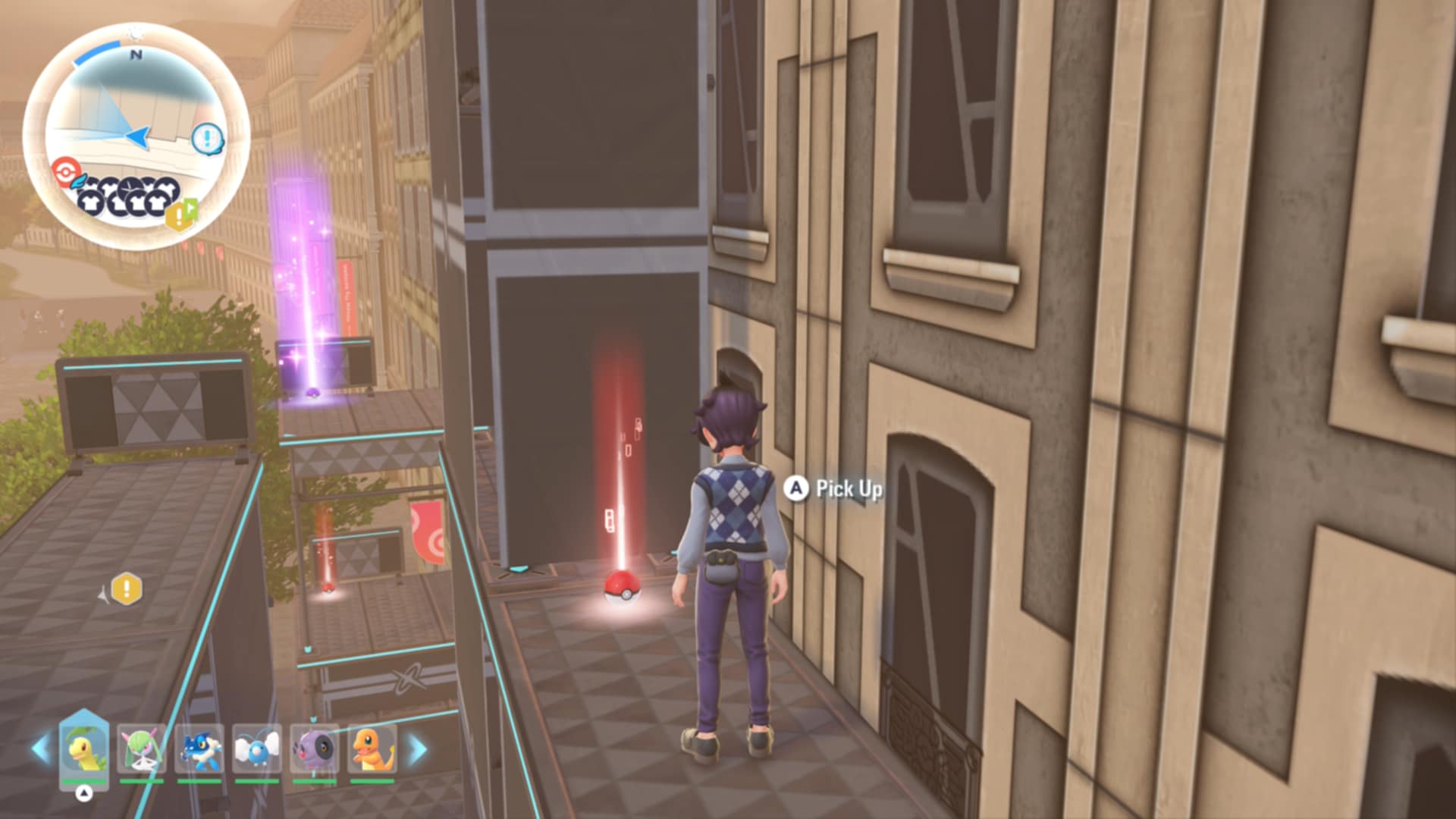Screen dimensions: 1456x819
Task: Choose Charmander in the party bar
Action: point(372,749)
